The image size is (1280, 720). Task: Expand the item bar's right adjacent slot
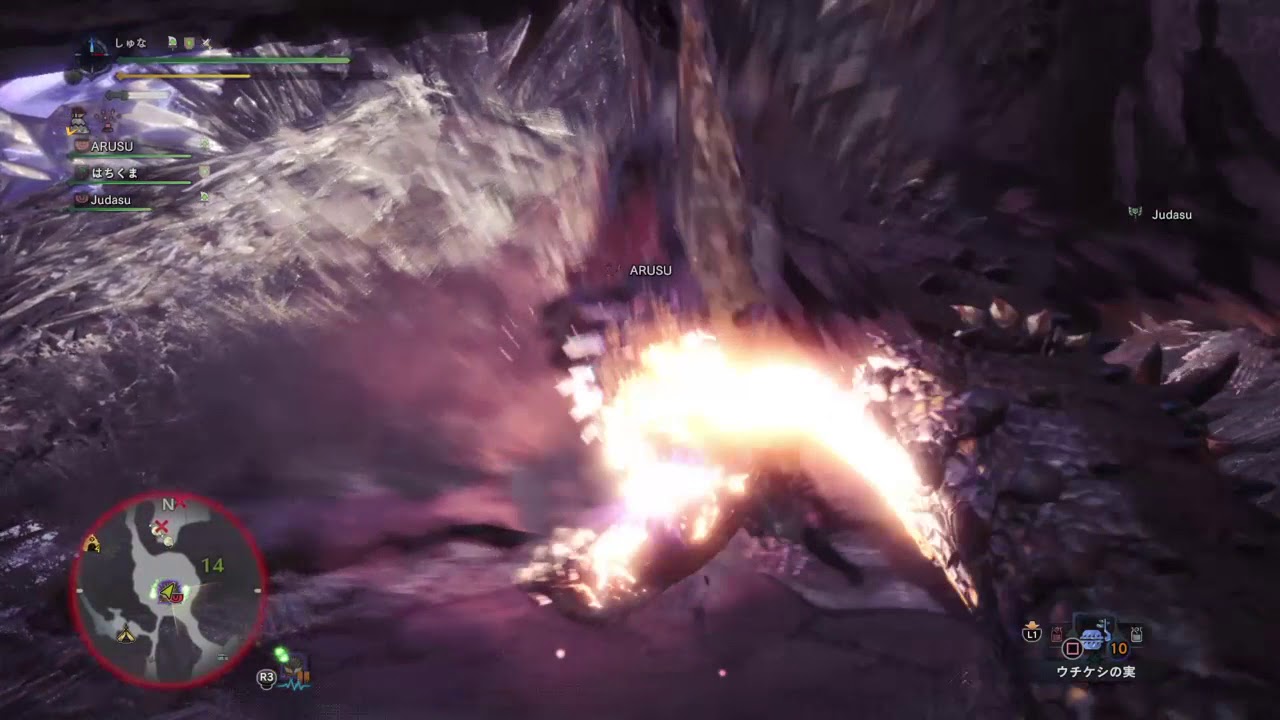coord(1136,634)
